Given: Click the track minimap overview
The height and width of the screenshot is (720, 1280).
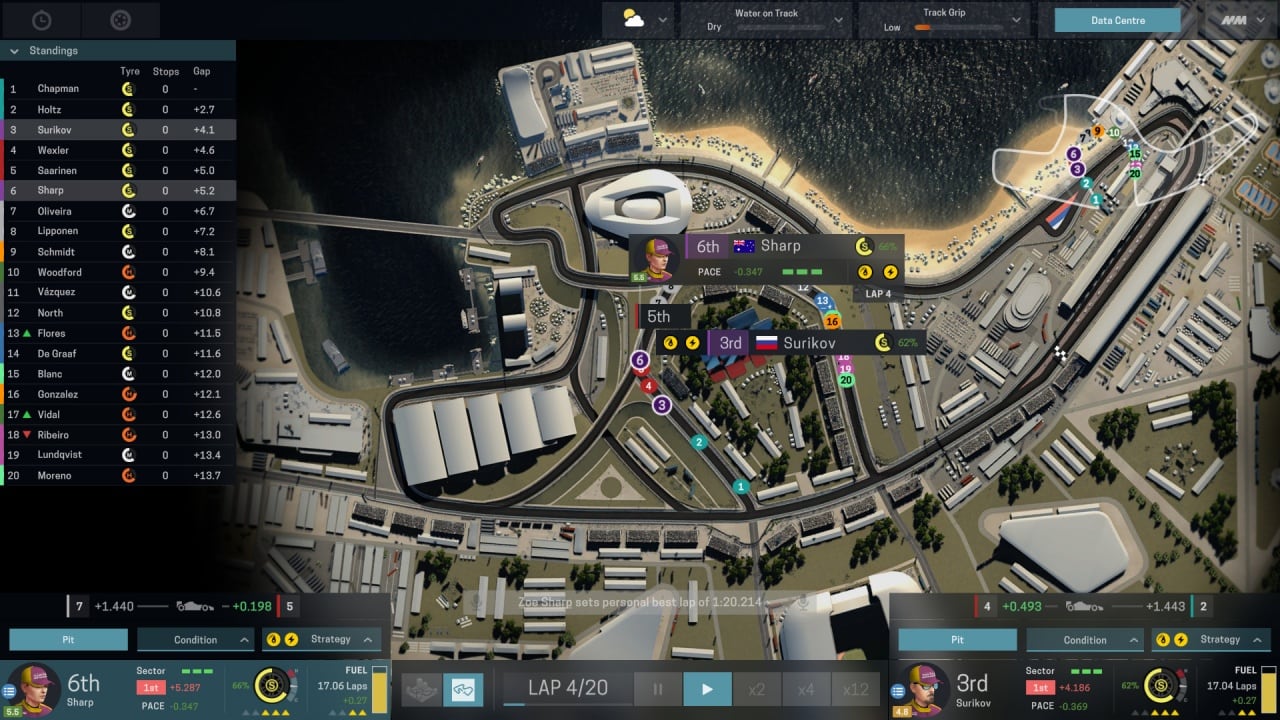Looking at the screenshot, I should 1125,150.
